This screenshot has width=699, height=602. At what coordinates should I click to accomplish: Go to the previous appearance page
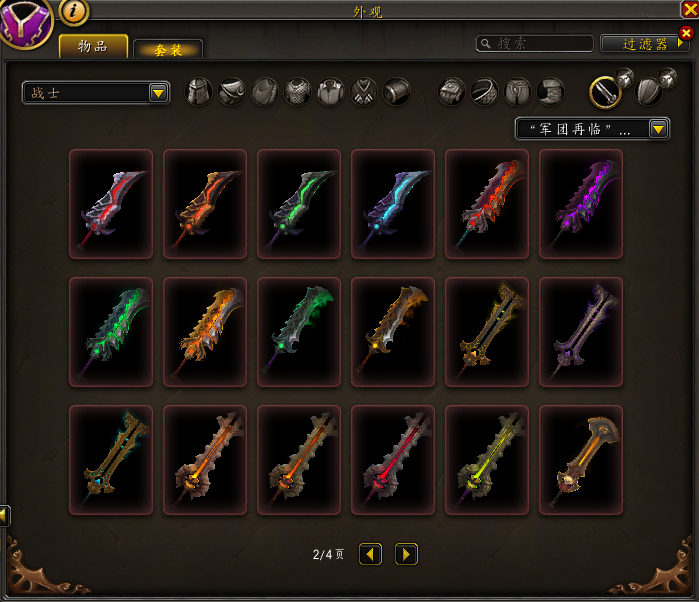371,554
